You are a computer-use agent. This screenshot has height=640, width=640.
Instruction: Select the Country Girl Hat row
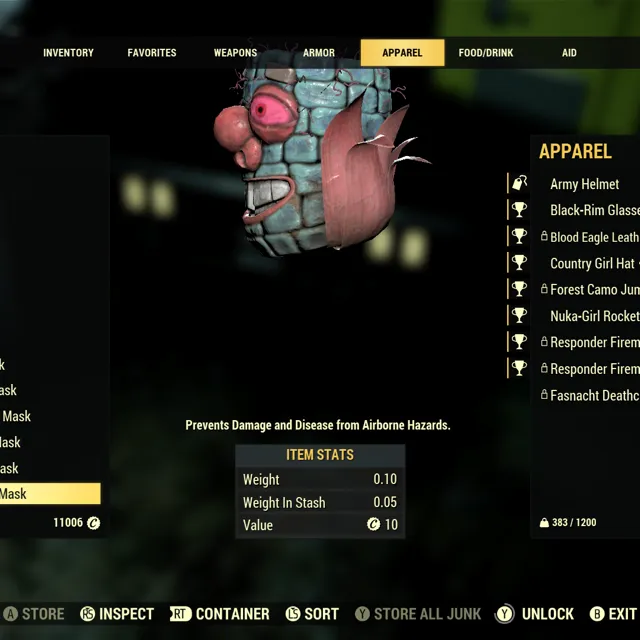coord(592,263)
